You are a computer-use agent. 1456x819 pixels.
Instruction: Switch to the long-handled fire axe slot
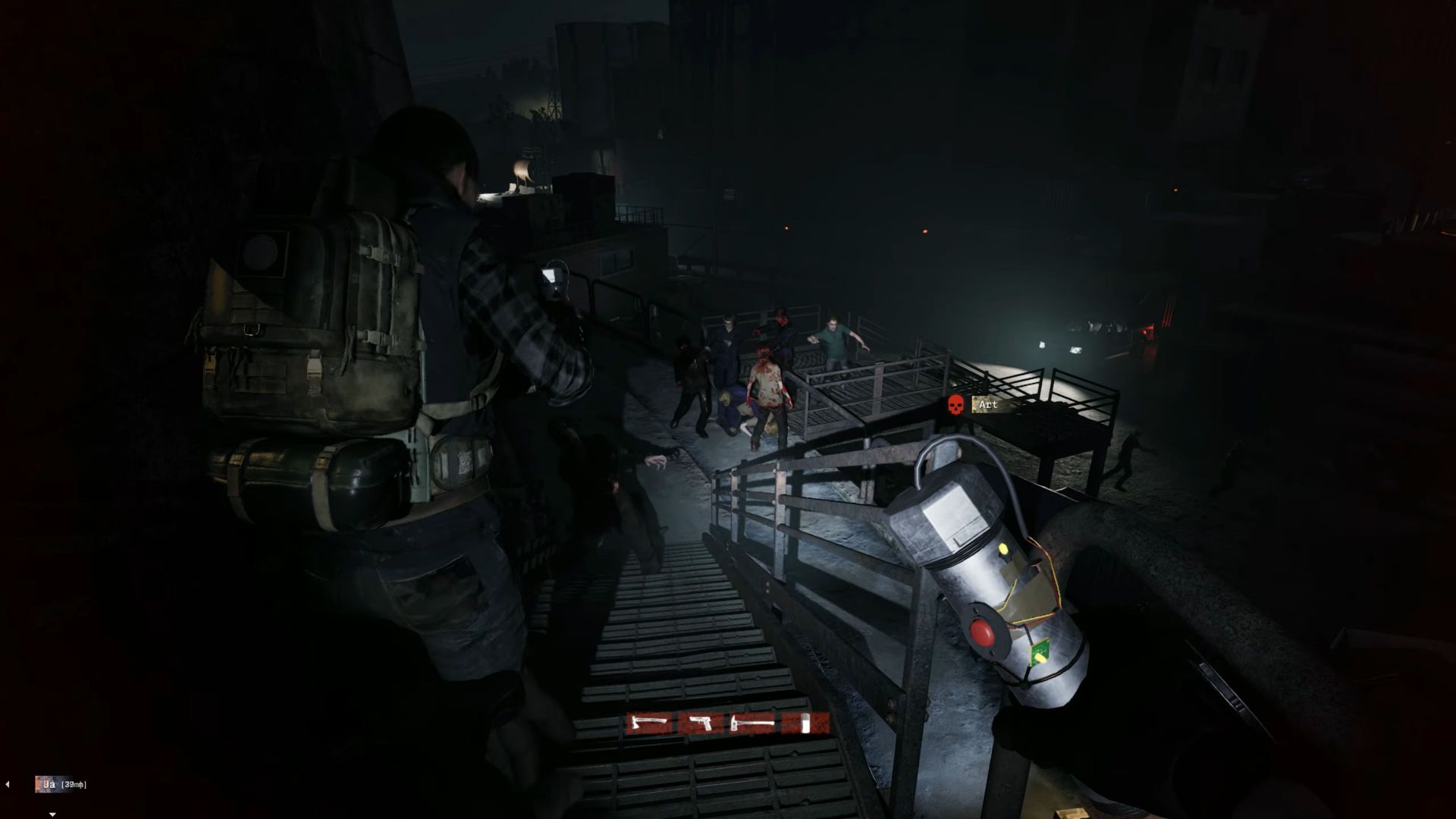pyautogui.click(x=754, y=724)
